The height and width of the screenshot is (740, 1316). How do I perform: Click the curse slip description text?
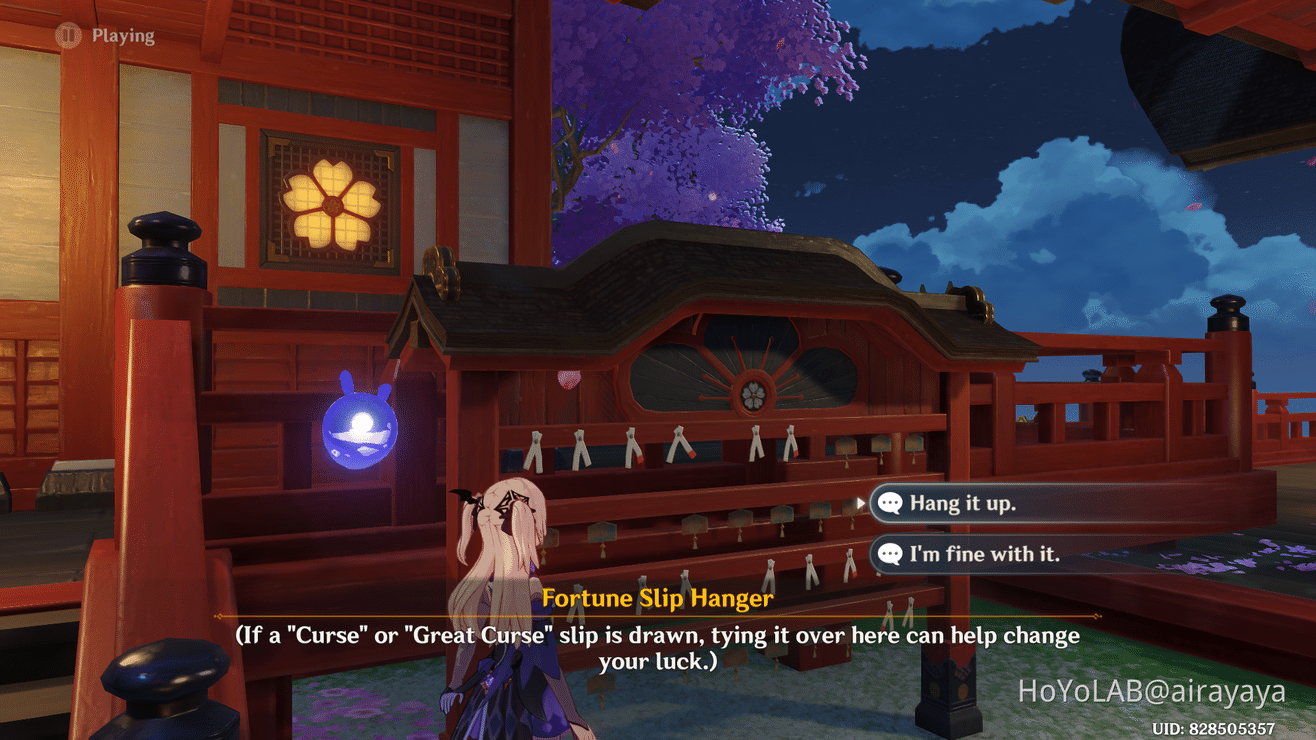coord(658,643)
